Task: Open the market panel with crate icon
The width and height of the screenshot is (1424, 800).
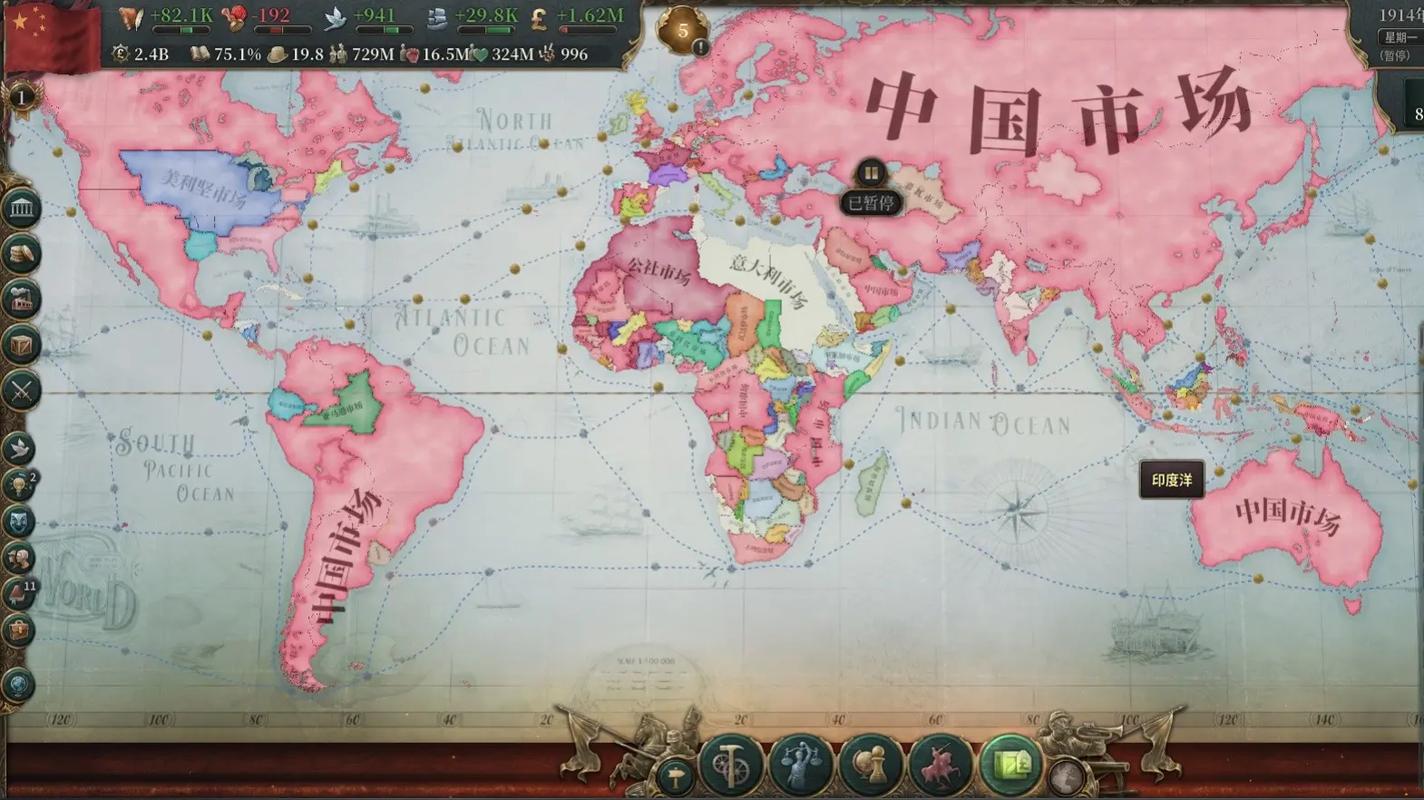Action: click(21, 345)
